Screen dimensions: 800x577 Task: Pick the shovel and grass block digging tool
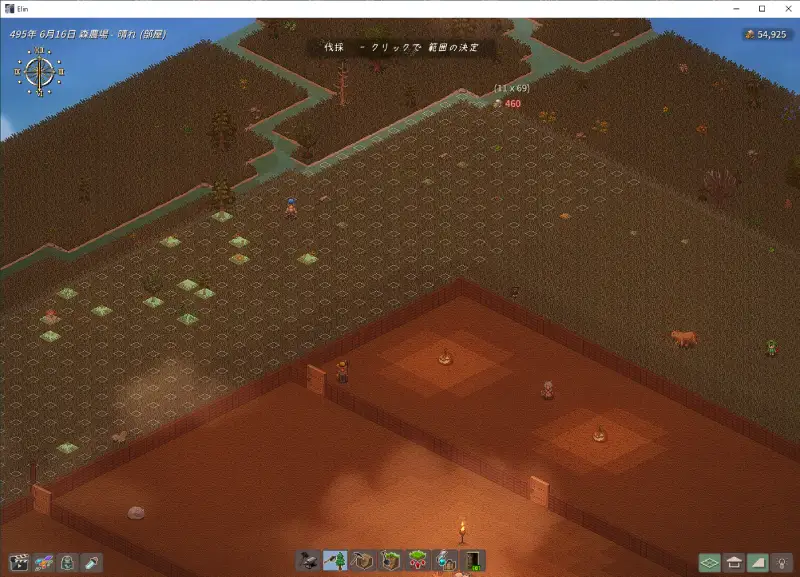(x=389, y=561)
